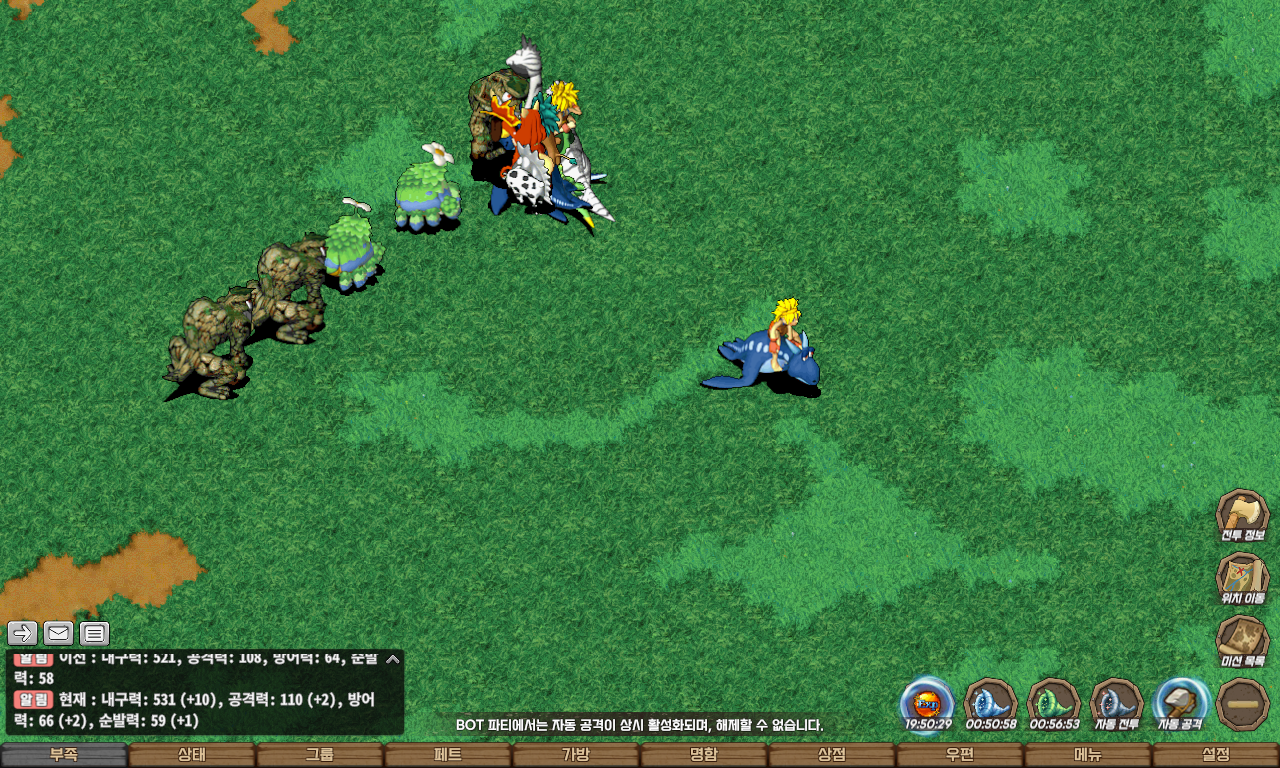Collapse the icon tray with minus button
1280x768 pixels.
click(x=1242, y=703)
